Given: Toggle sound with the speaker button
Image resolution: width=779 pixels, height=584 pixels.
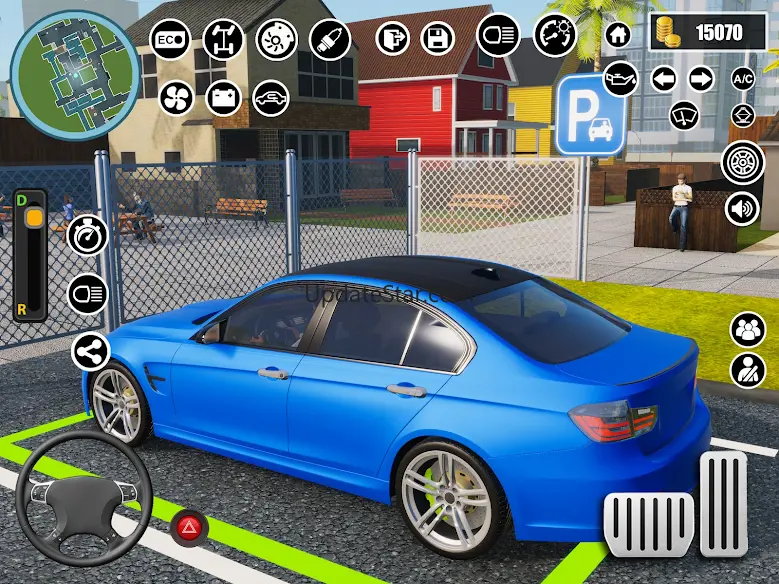Looking at the screenshot, I should (x=743, y=209).
